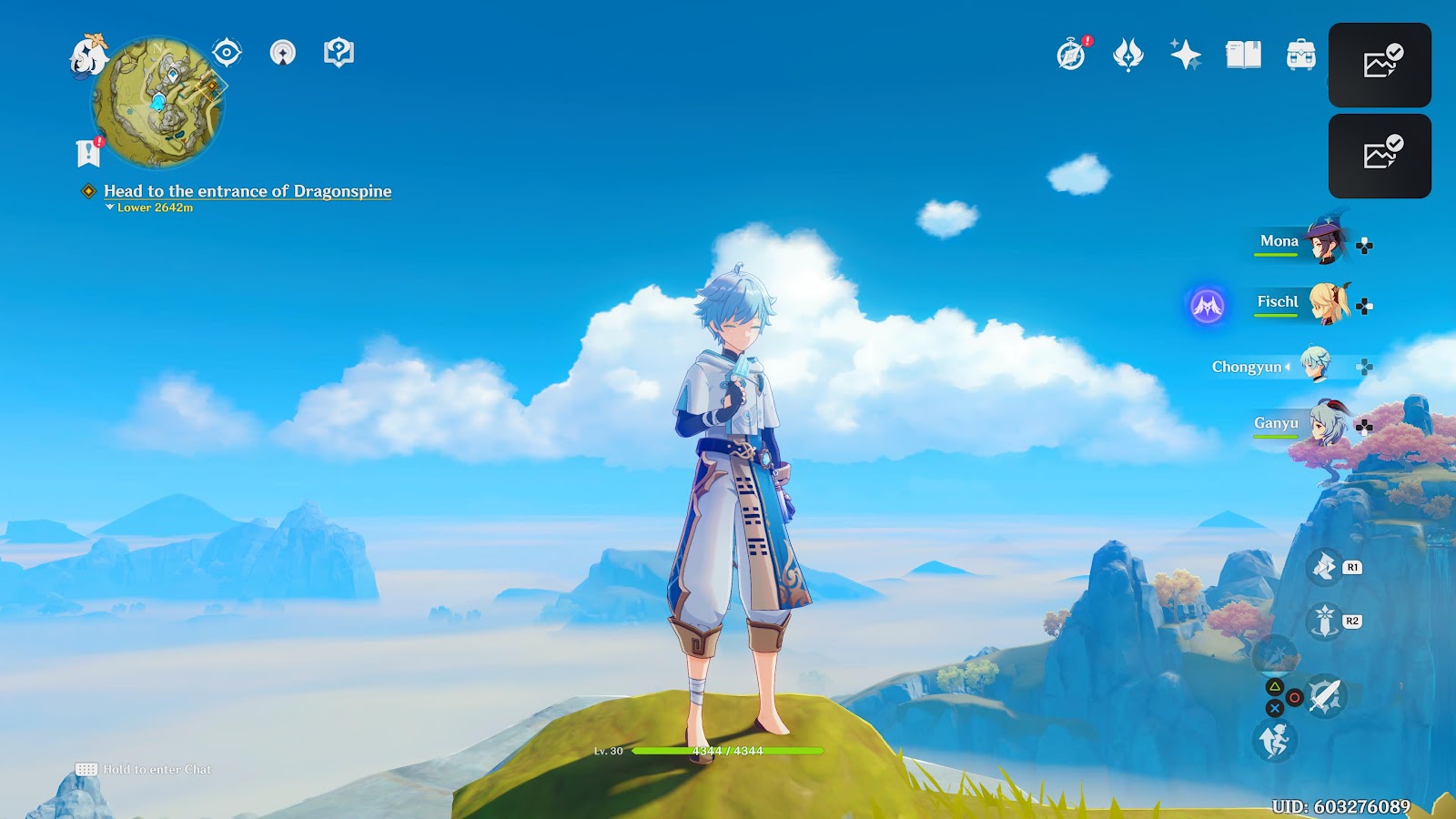Open the quest navigation shield icon
This screenshot has width=1456, height=819.
pyautogui.click(x=339, y=53)
